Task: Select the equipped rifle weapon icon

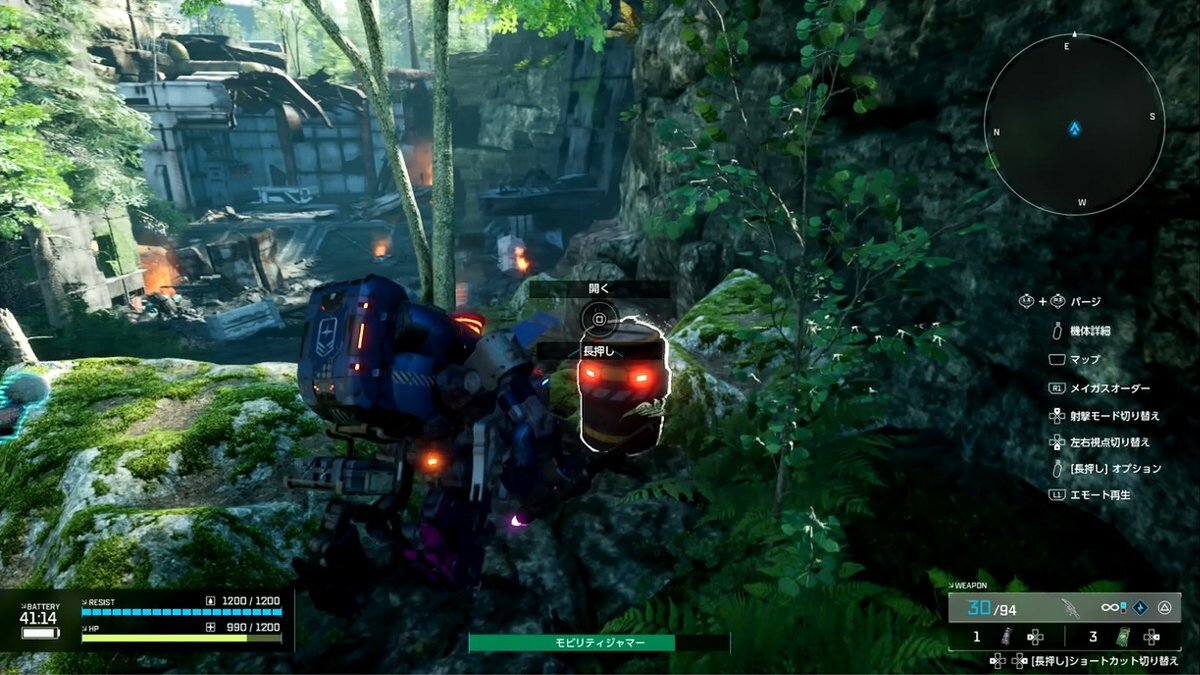Action: point(1070,607)
